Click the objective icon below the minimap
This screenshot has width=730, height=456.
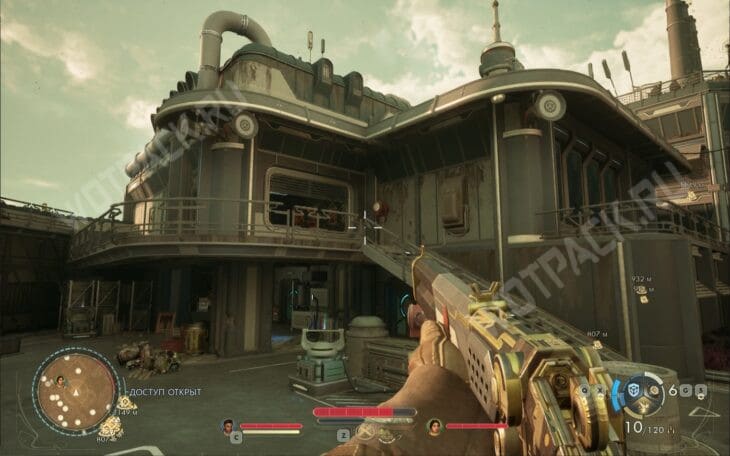(110, 428)
